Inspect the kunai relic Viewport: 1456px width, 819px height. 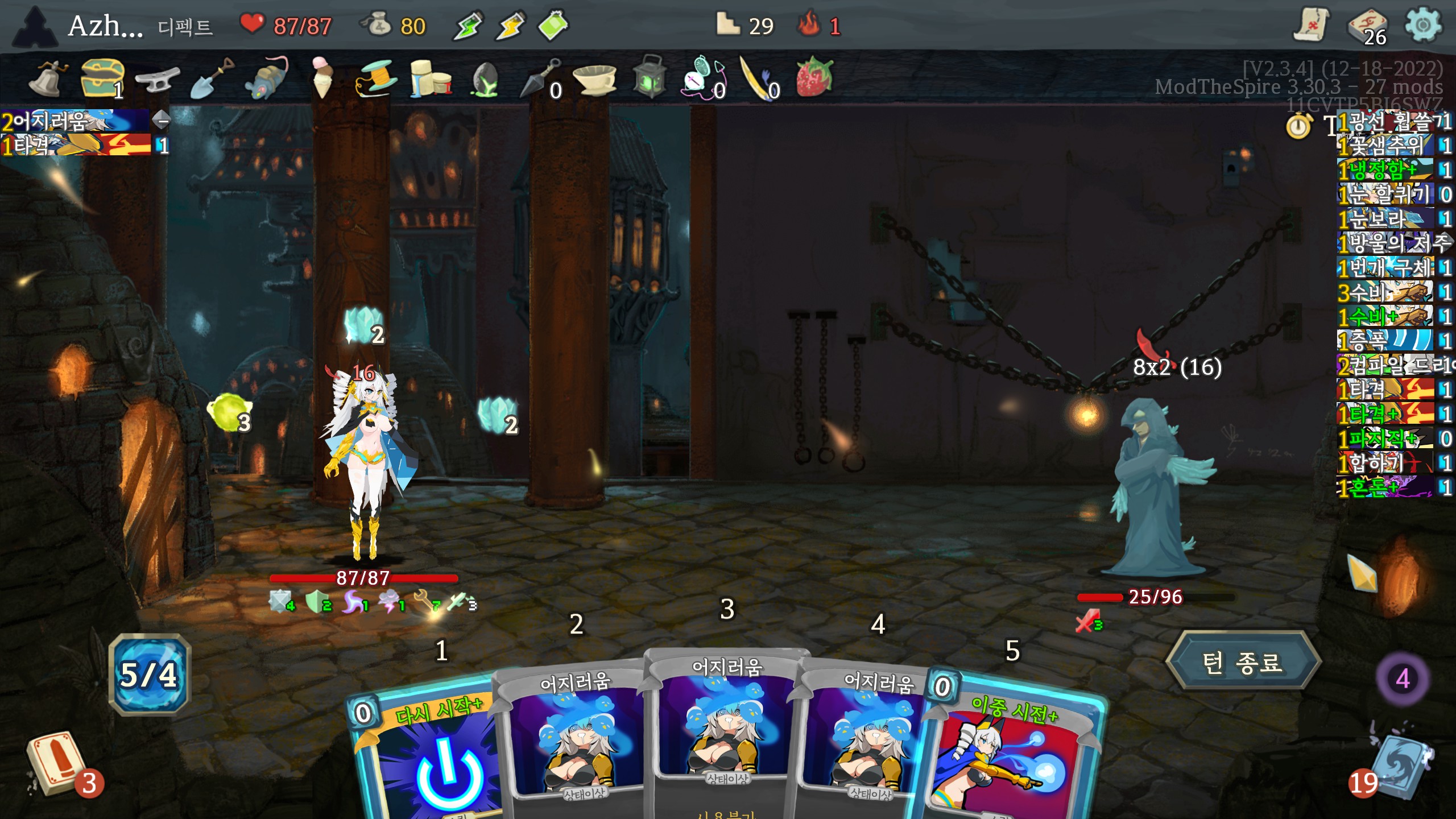pyautogui.click(x=539, y=78)
